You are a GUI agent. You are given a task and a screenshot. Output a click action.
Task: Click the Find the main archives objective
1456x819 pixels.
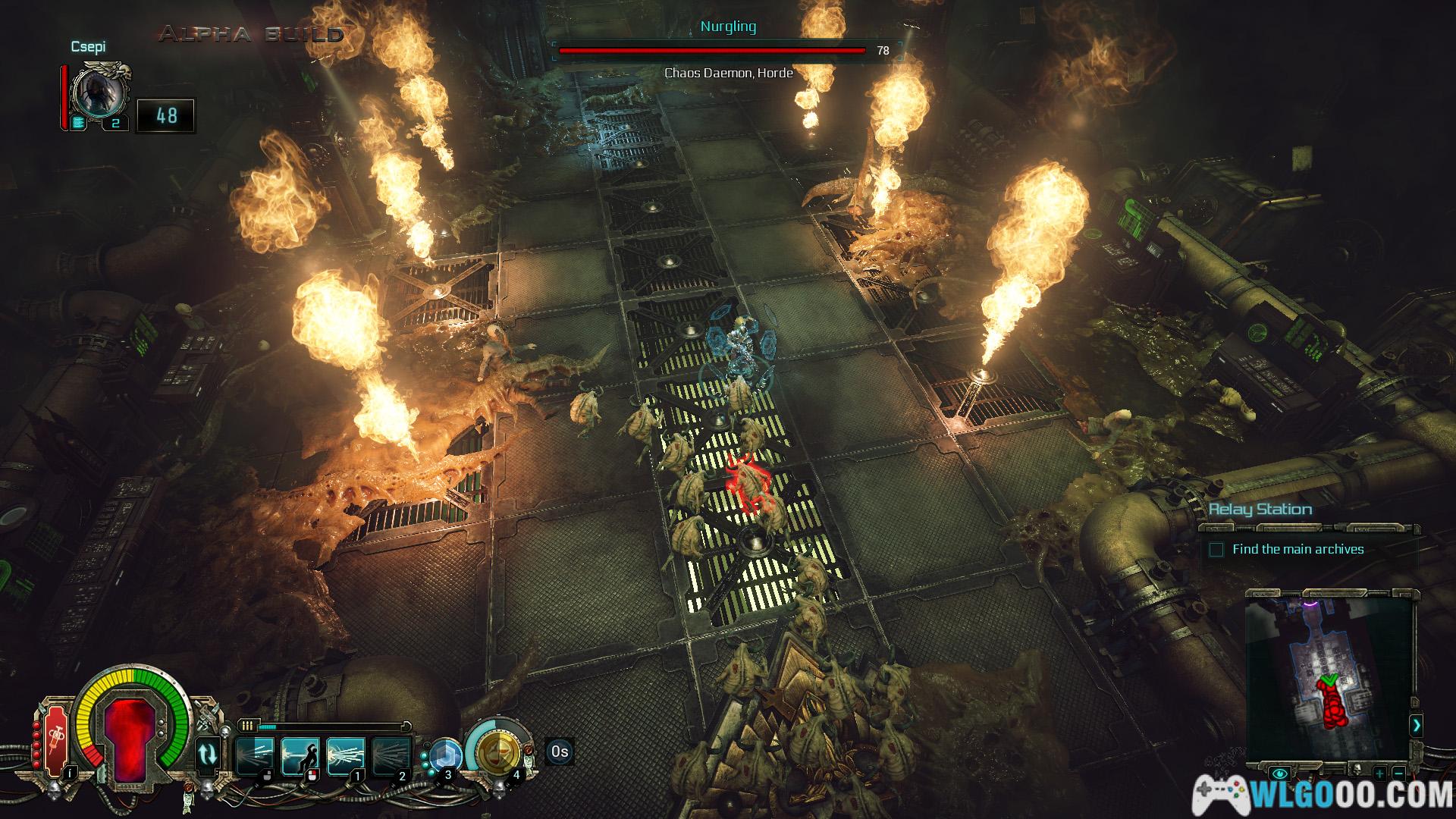click(1298, 549)
